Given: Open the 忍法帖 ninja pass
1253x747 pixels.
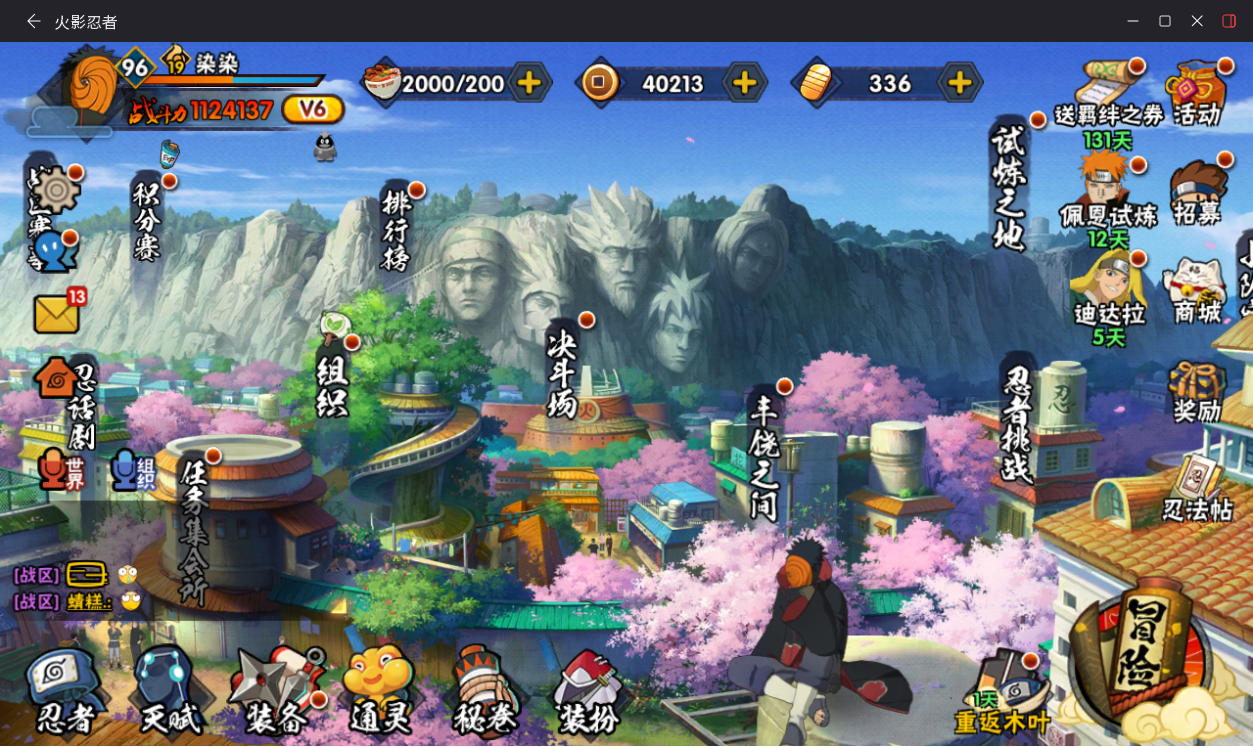Looking at the screenshot, I should [x=1197, y=489].
